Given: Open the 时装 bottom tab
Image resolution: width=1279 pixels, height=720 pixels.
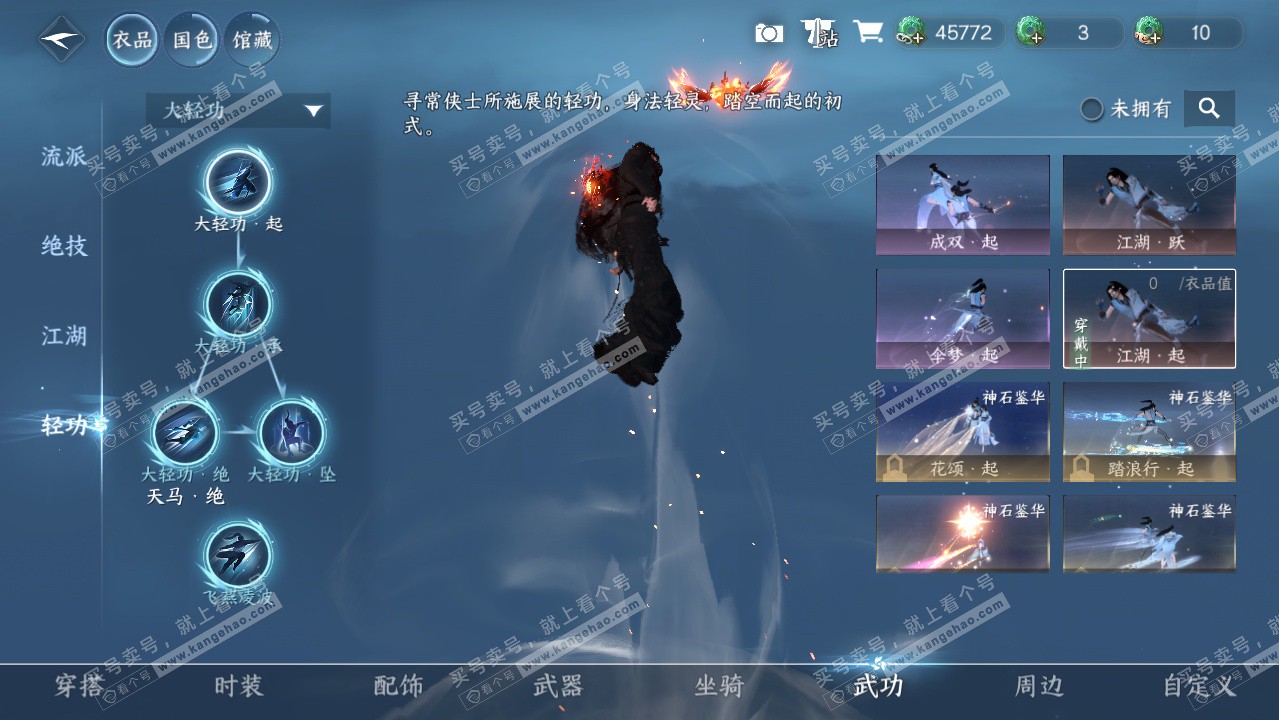Looking at the screenshot, I should coord(238,686).
